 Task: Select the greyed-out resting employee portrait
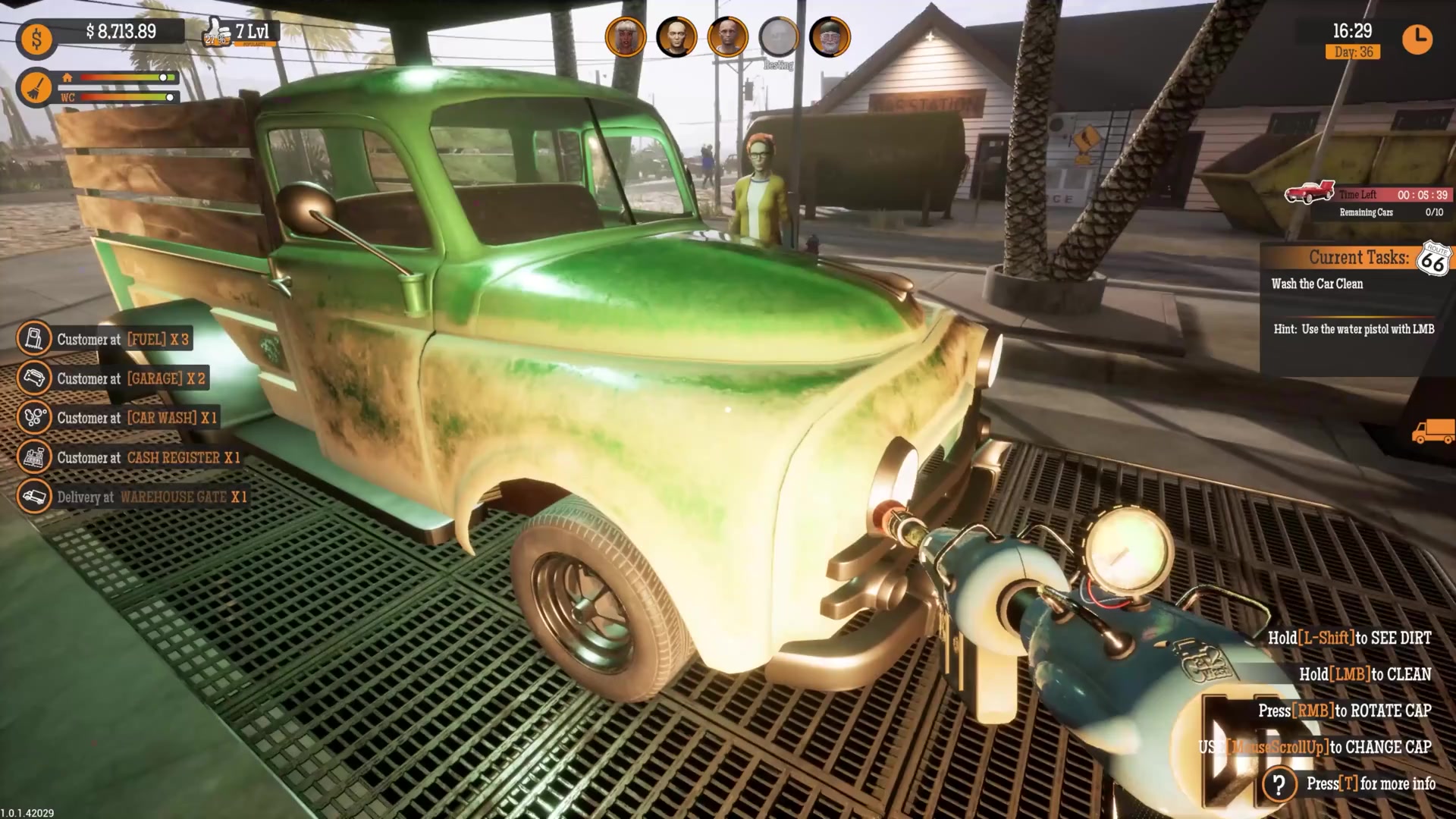[779, 36]
